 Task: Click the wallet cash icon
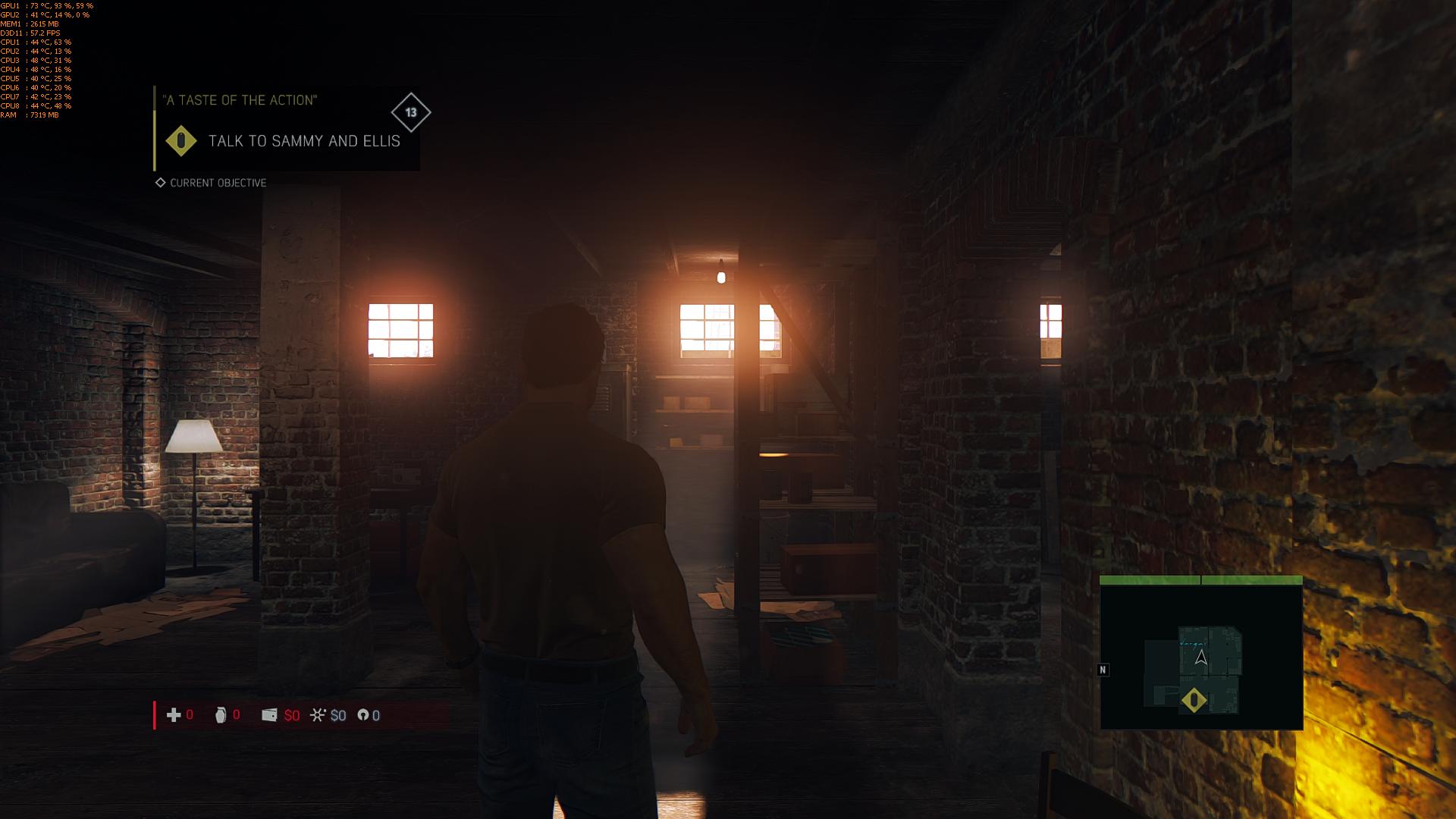[269, 715]
